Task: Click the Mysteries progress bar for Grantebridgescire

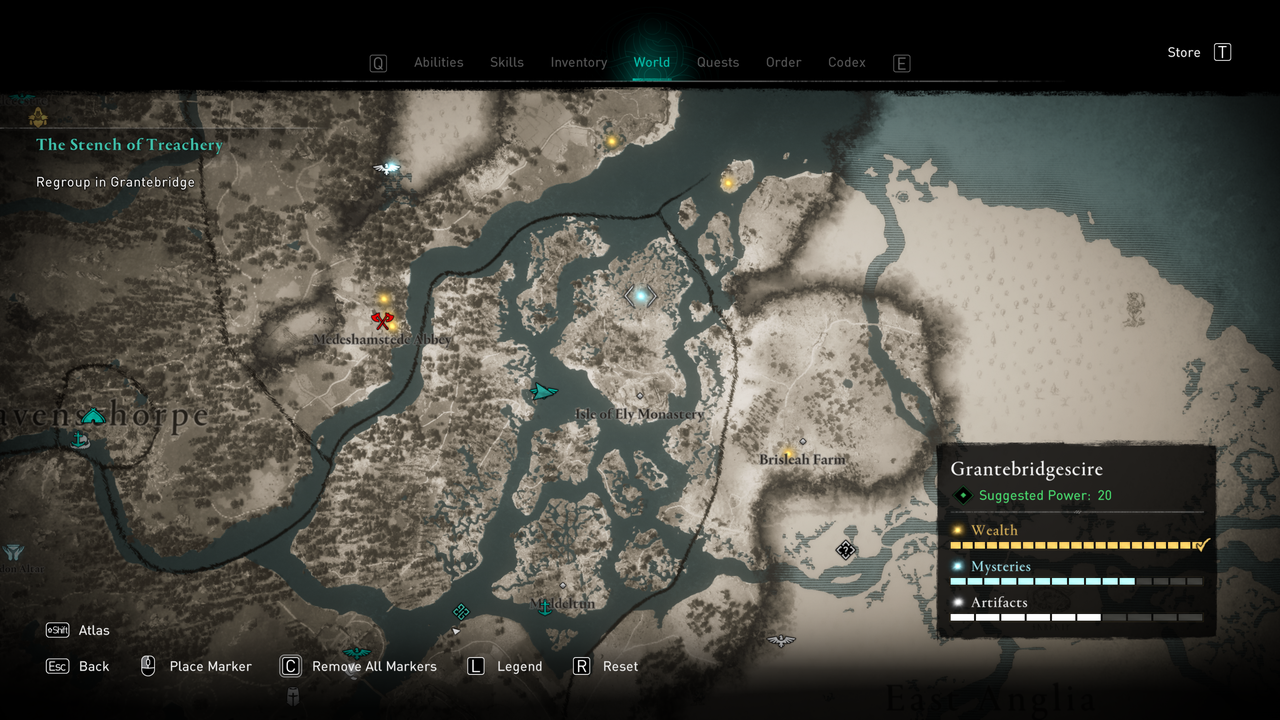Action: pyautogui.click(x=1076, y=580)
